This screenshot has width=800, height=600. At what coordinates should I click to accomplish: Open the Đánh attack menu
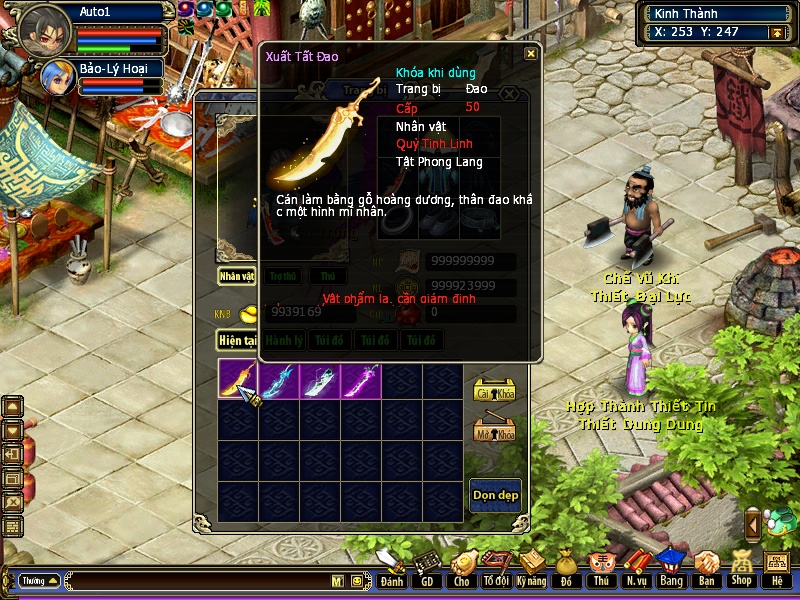click(x=391, y=572)
